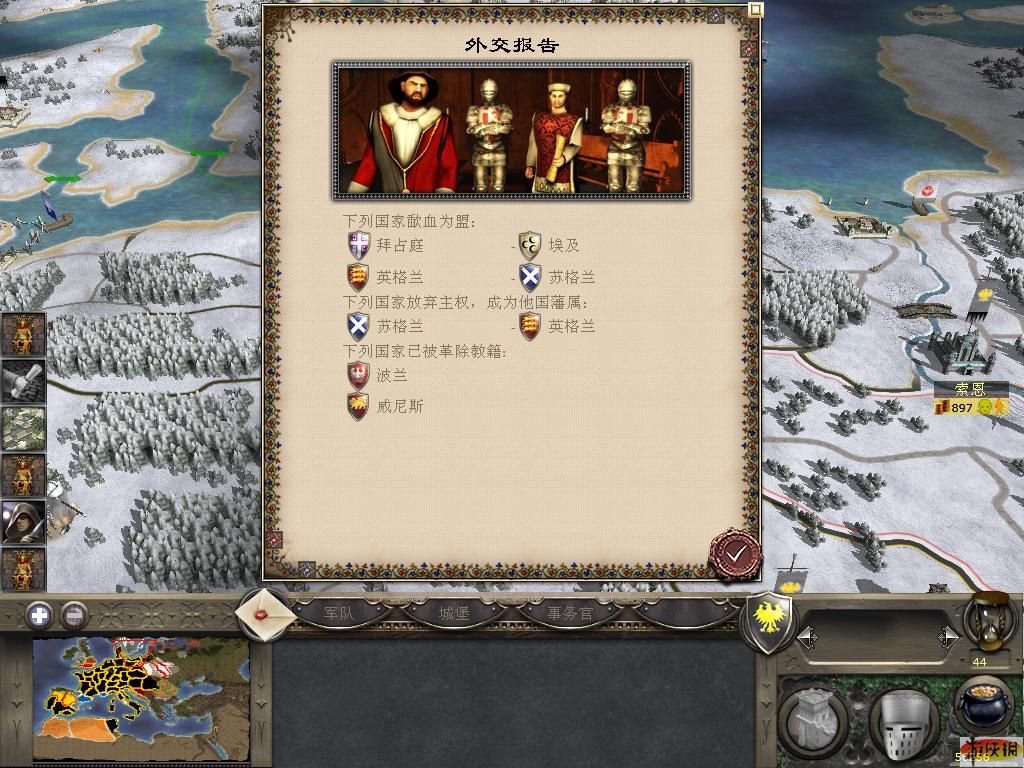Screen dimensions: 1024x768
Task: Open the finances gold pot
Action: [982, 705]
